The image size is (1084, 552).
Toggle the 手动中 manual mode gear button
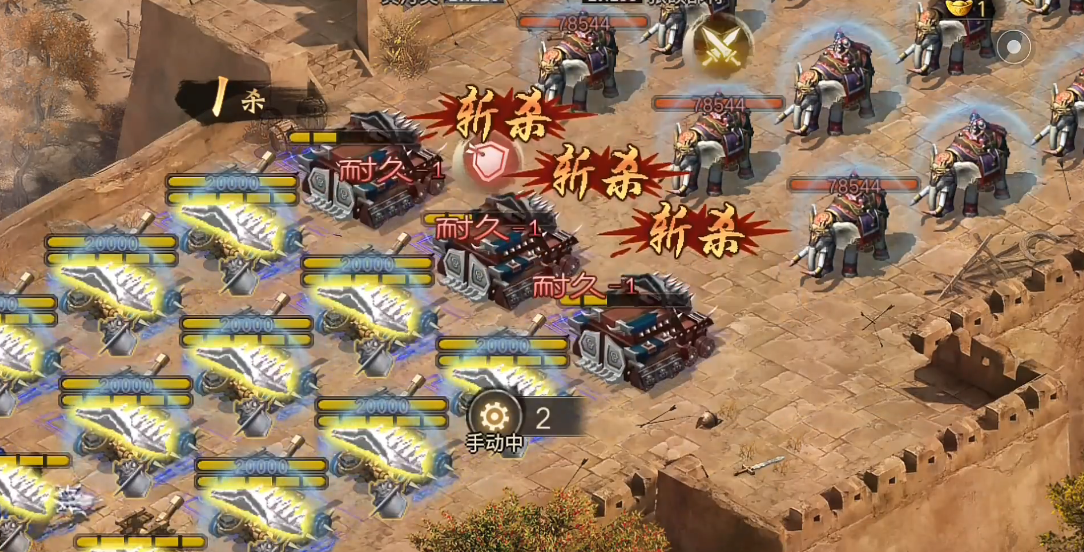pyautogui.click(x=495, y=416)
